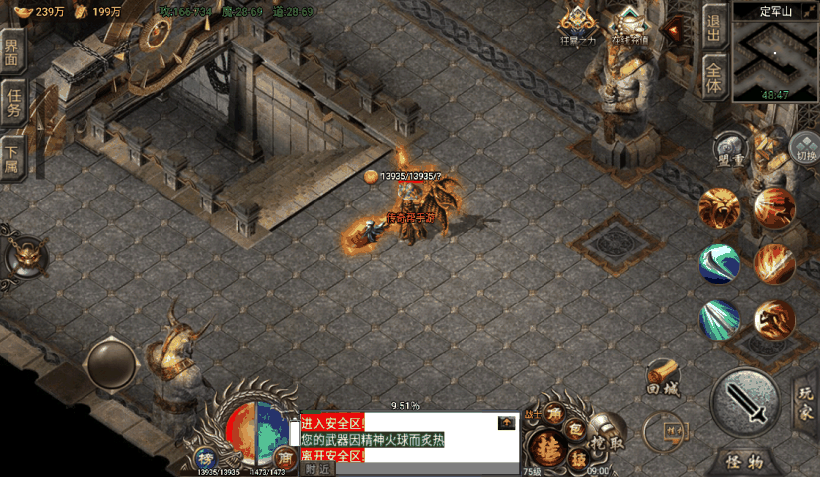The width and height of the screenshot is (820, 477).
Task: Select the 玩家 (player) target button
Action: [805, 401]
